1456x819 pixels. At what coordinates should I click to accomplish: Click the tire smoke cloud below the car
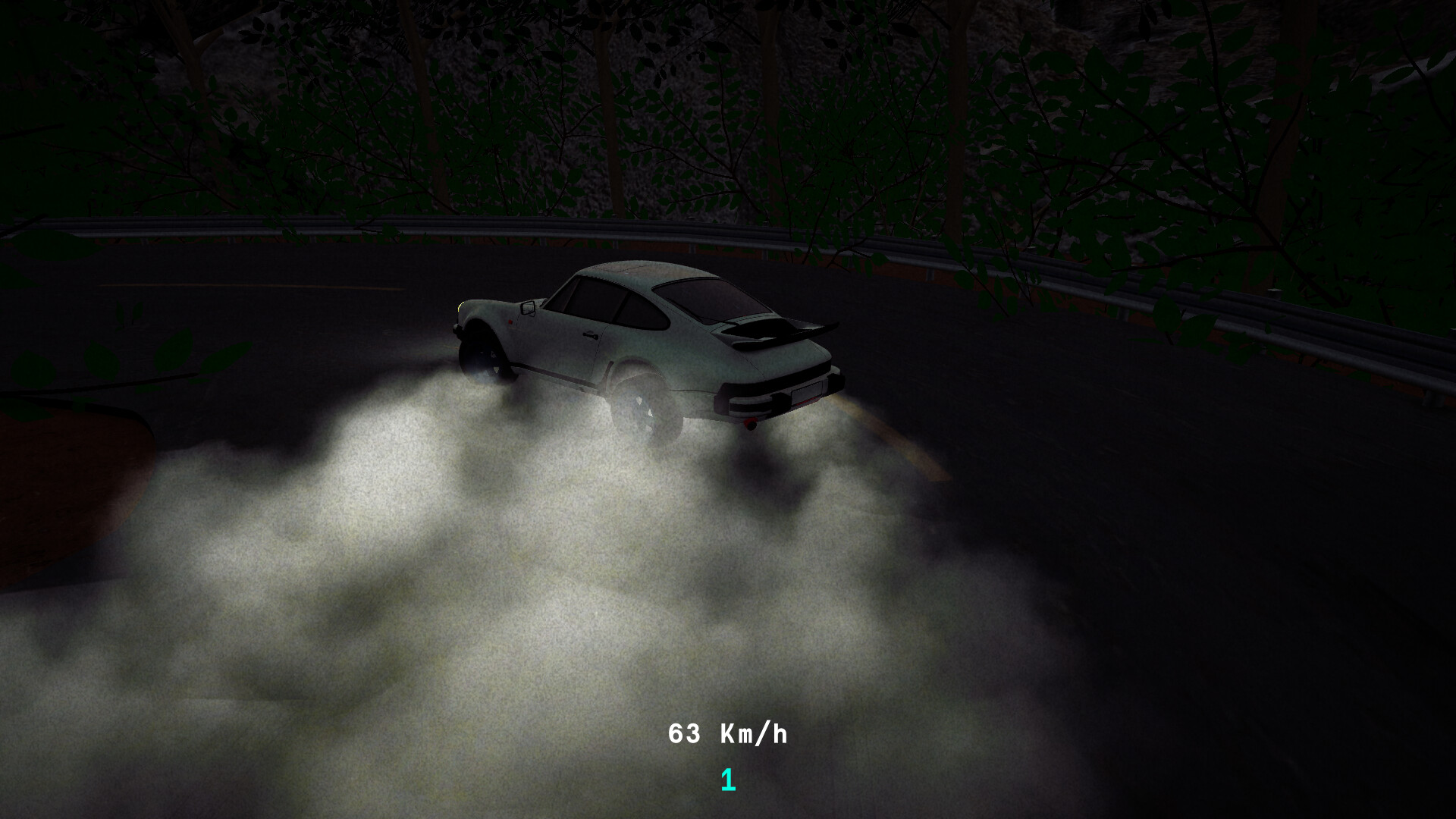click(493, 569)
